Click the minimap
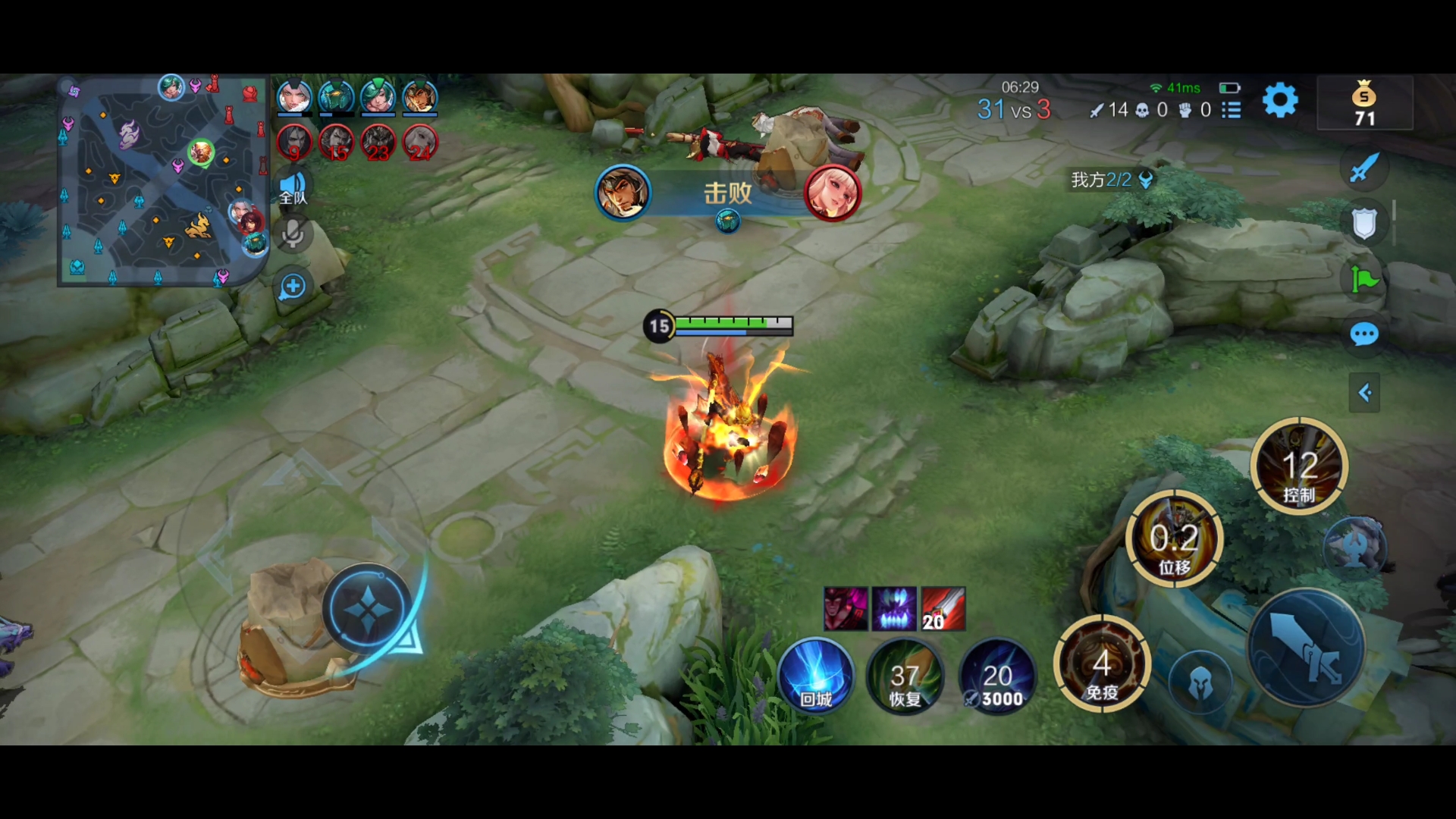 pos(163,180)
